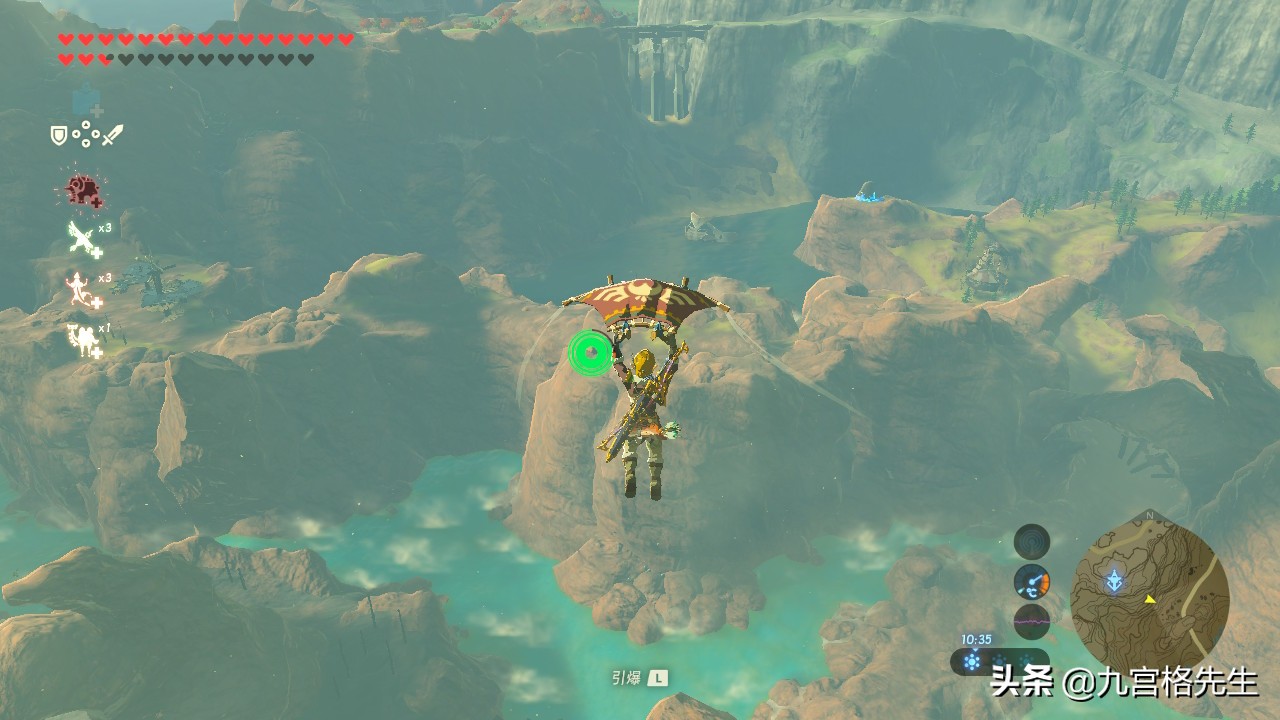Click the noise meter with pink waveform
Viewport: 1280px width, 720px height.
[x=1032, y=621]
